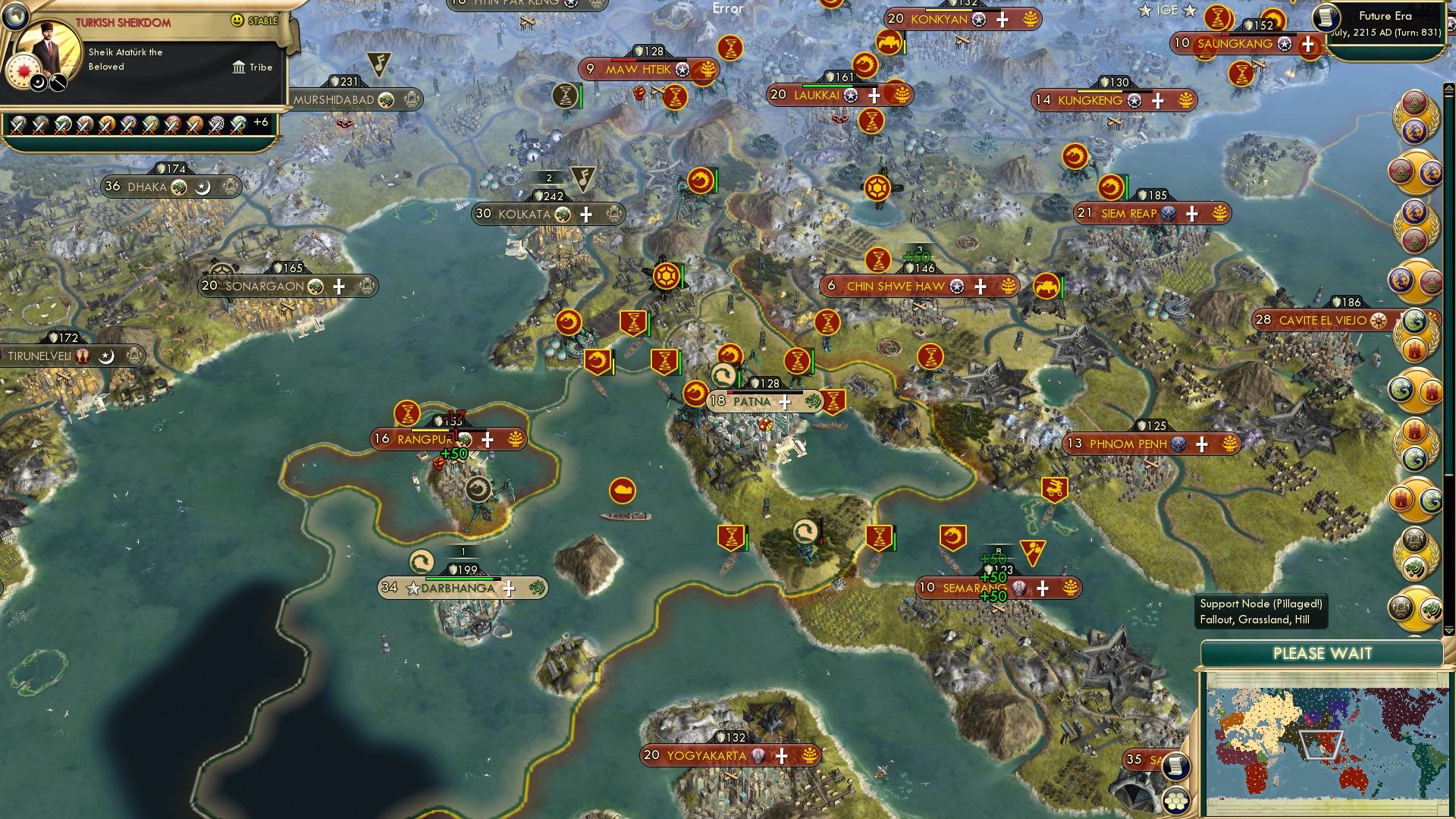Viewport: 1456px width, 819px height.
Task: Select the hourglass unit icon near Chin Shwe Haw
Action: (877, 261)
